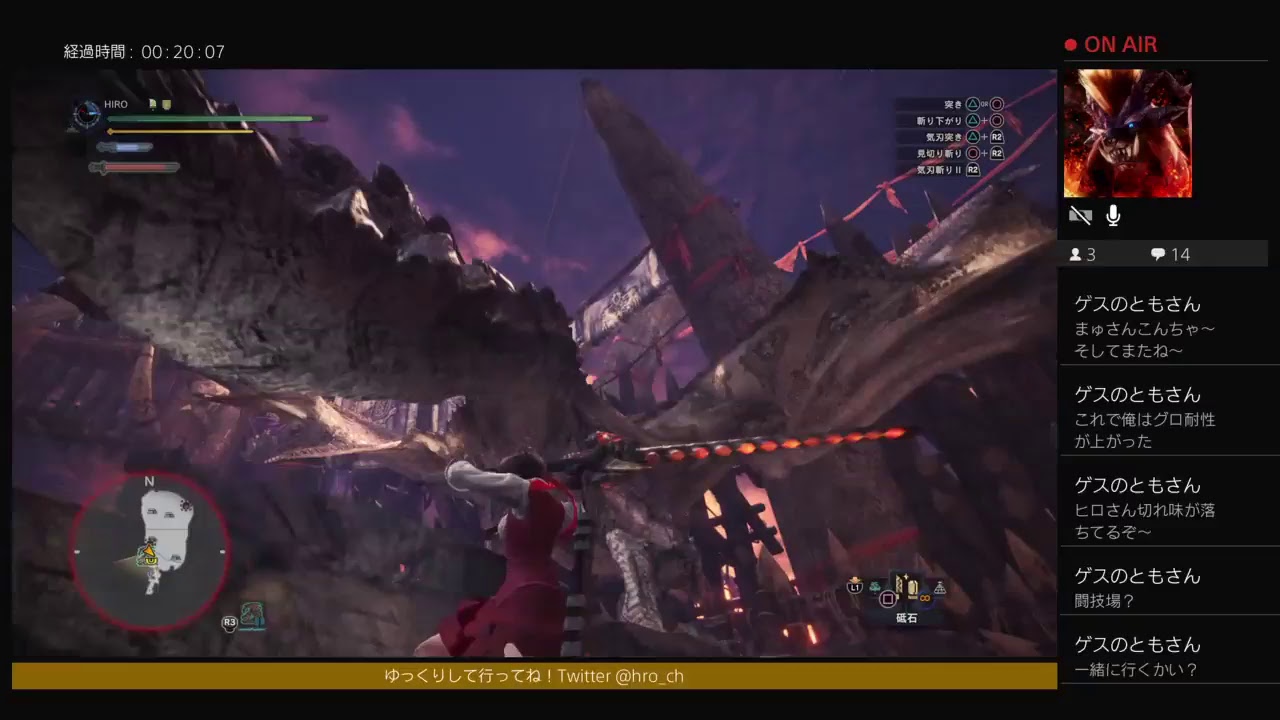
Task: Enable the disabled broadcast camera
Action: click(x=1080, y=215)
